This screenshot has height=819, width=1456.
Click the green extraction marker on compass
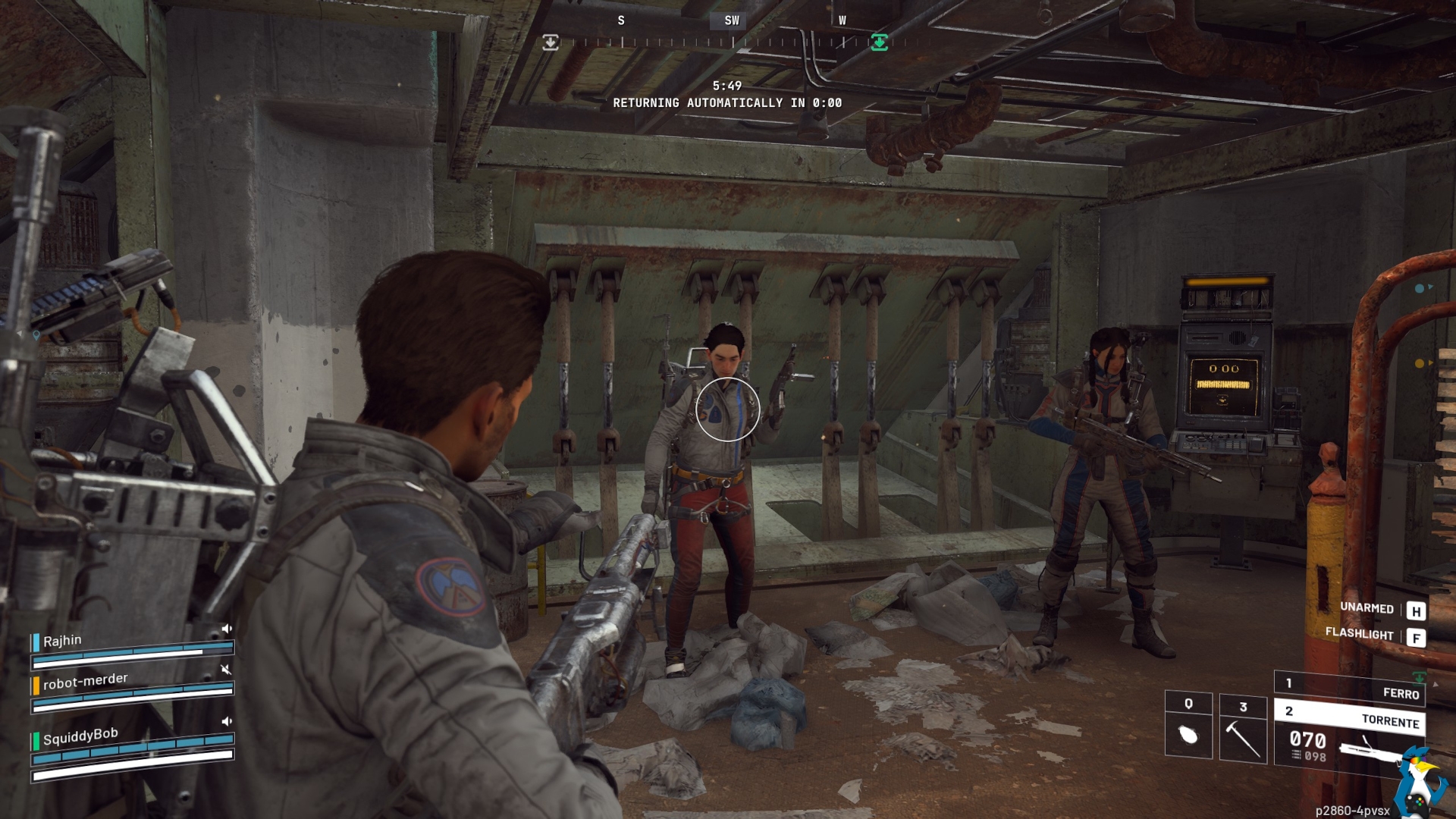click(879, 42)
